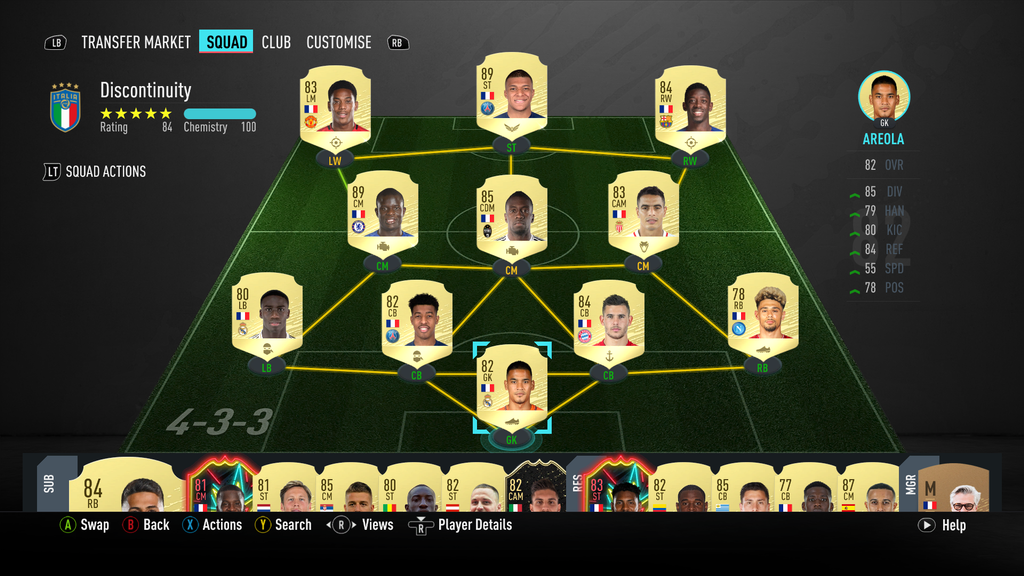Screen dimensions: 1024x576
Task: Choose the 78-rated right back card
Action: tap(762, 312)
